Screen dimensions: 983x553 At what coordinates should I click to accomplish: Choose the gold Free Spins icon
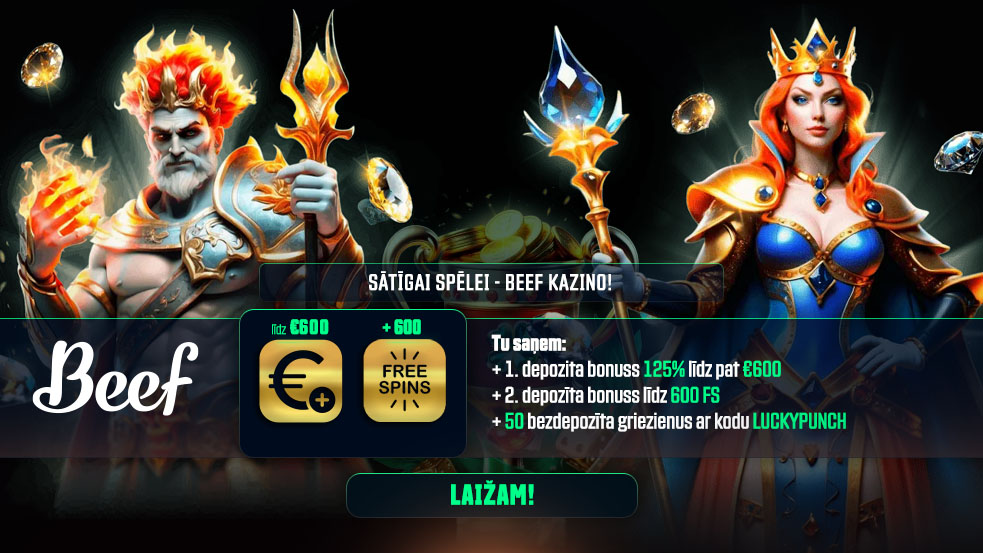coord(404,381)
